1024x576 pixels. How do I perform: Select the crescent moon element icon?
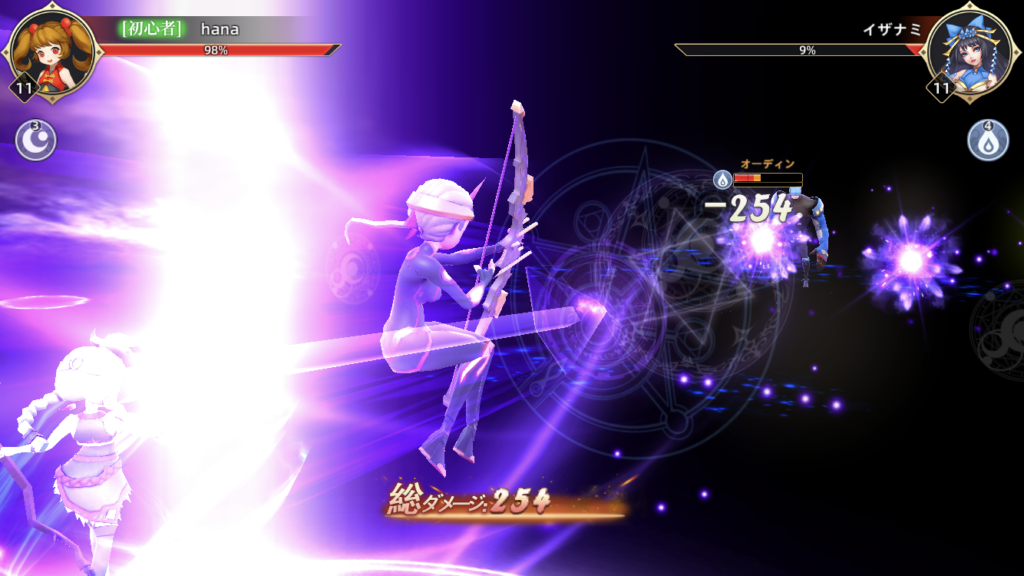(33, 141)
